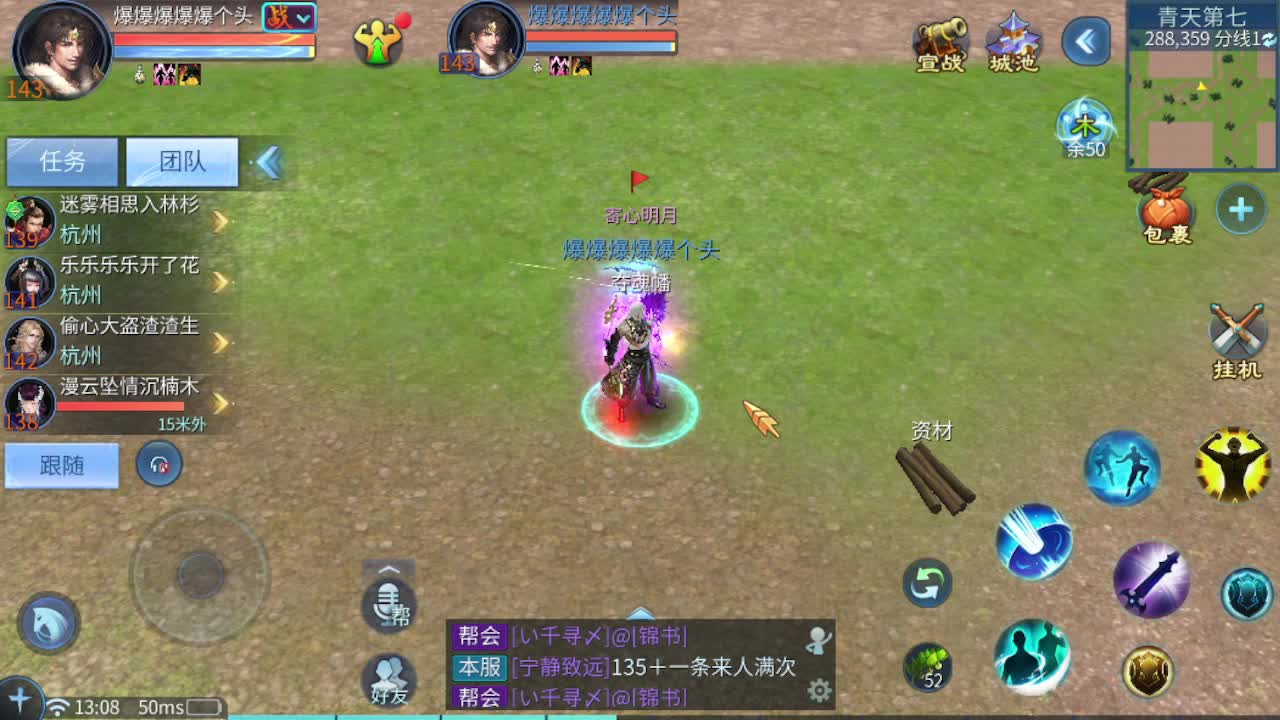
Task: Collect the 木 wood resource orb showing 余50
Action: click(1083, 125)
